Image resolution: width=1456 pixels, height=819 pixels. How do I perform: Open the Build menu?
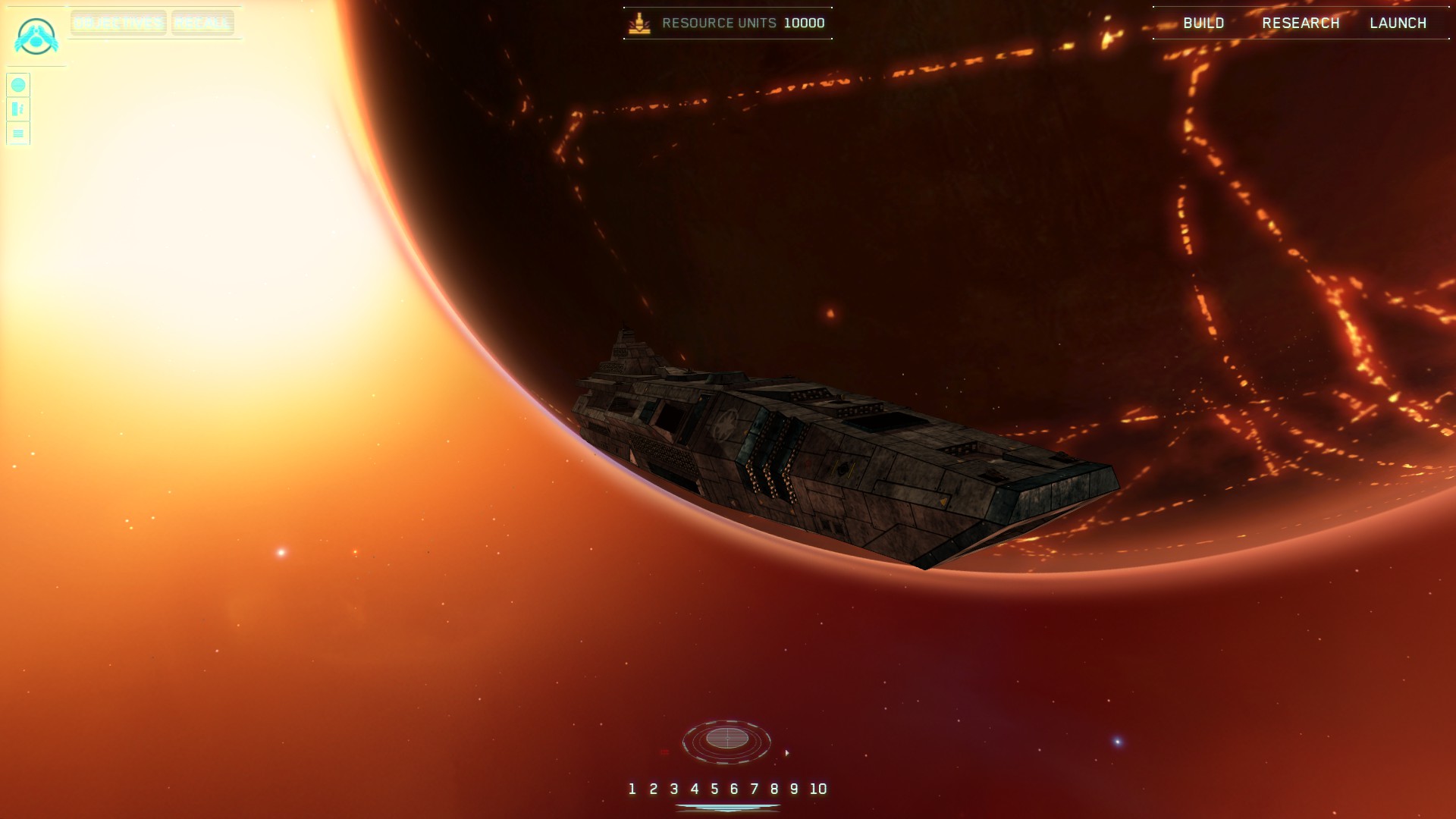[1203, 24]
